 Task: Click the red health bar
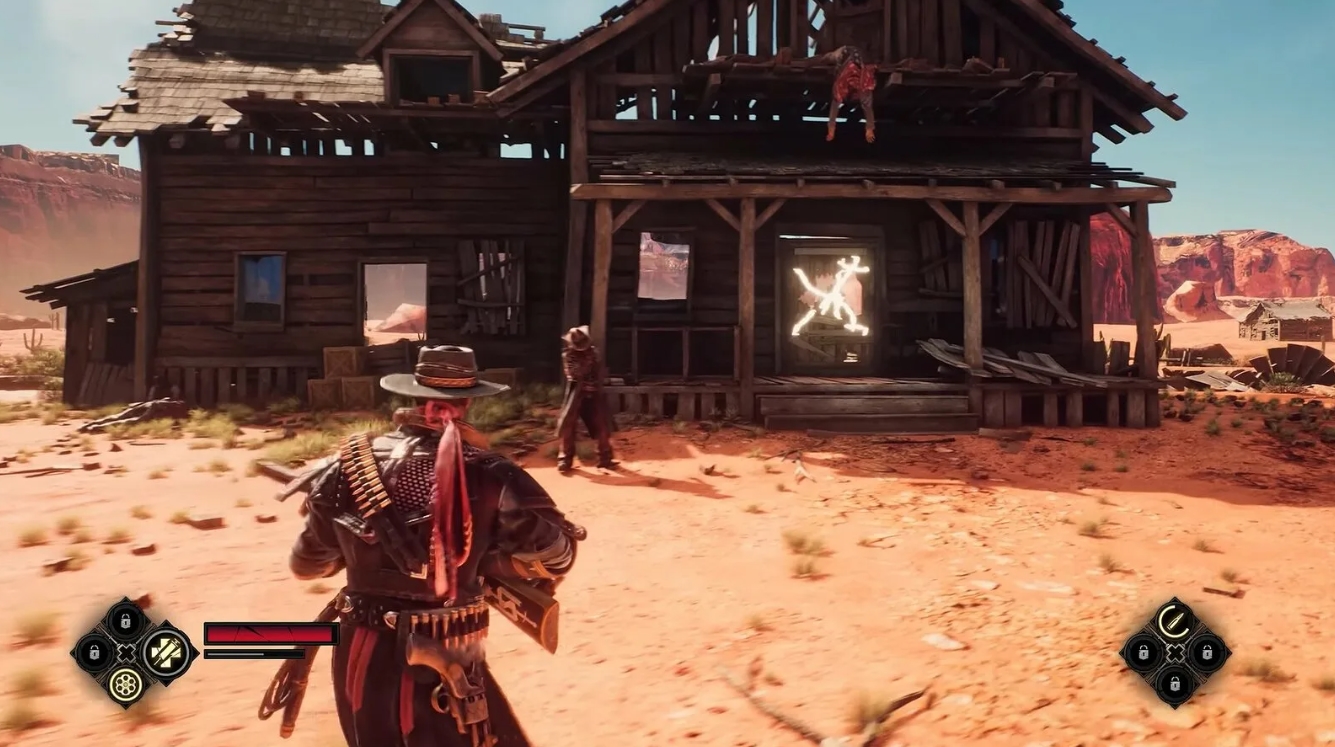(x=270, y=632)
